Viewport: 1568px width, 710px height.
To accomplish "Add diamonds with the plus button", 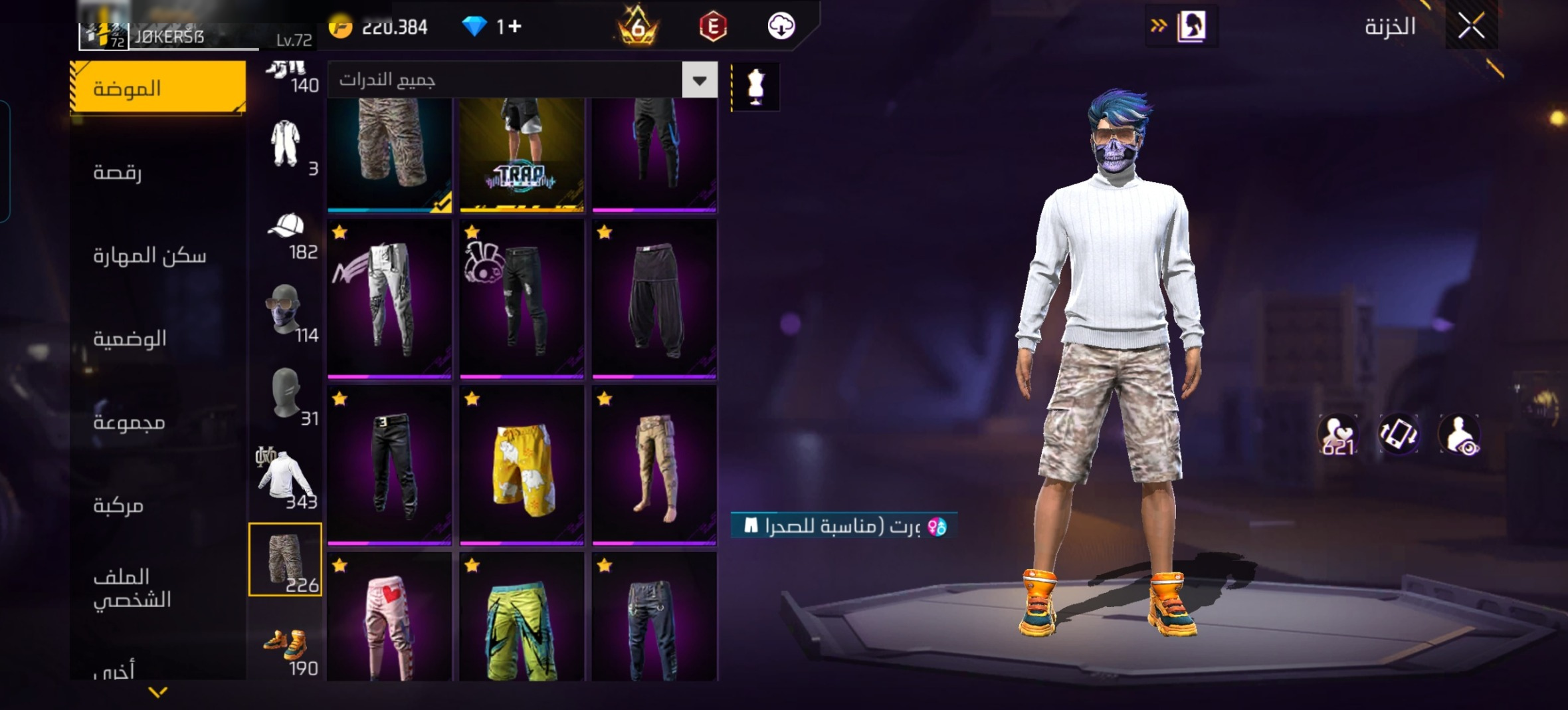I will pos(515,27).
